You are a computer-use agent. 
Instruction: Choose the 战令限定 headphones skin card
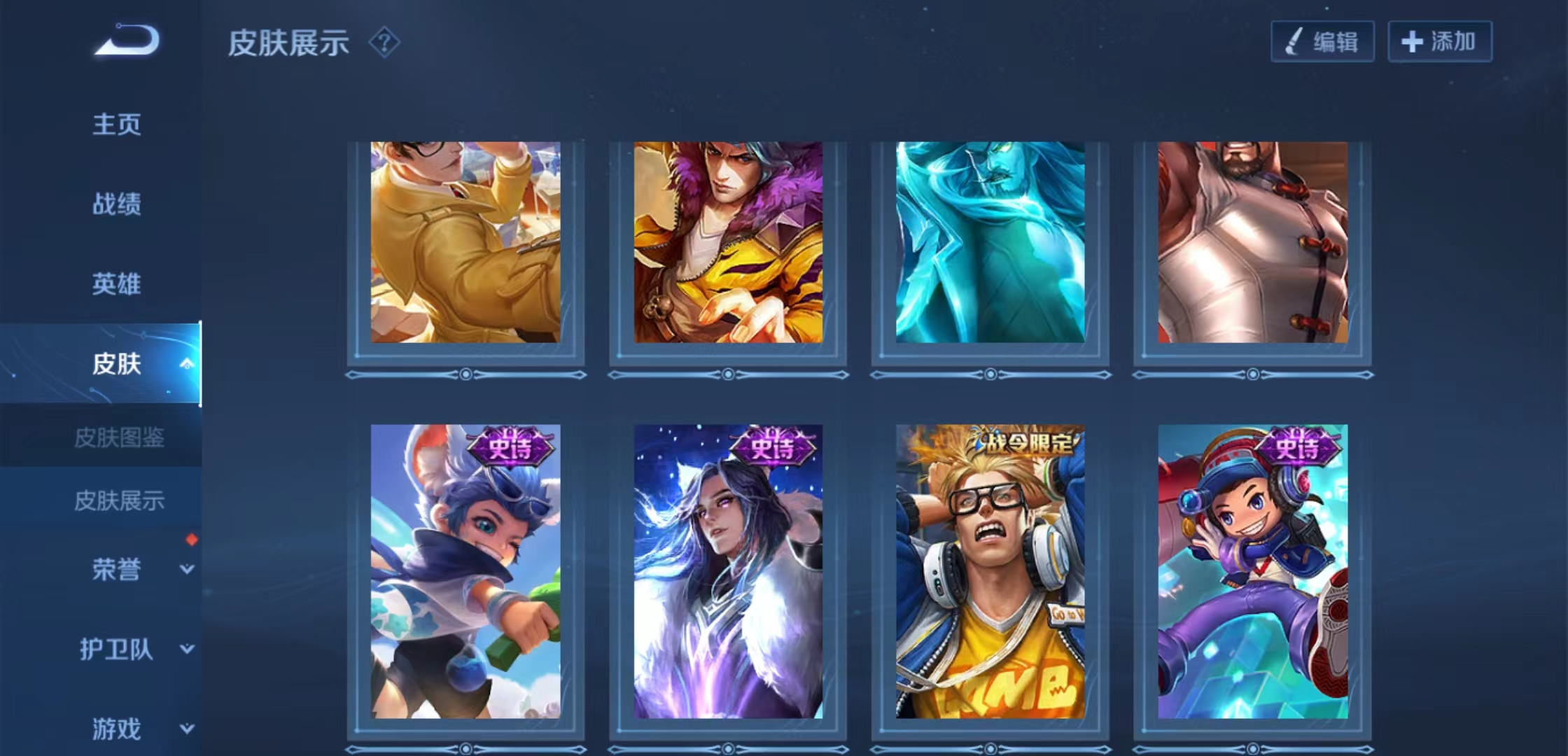click(x=990, y=571)
